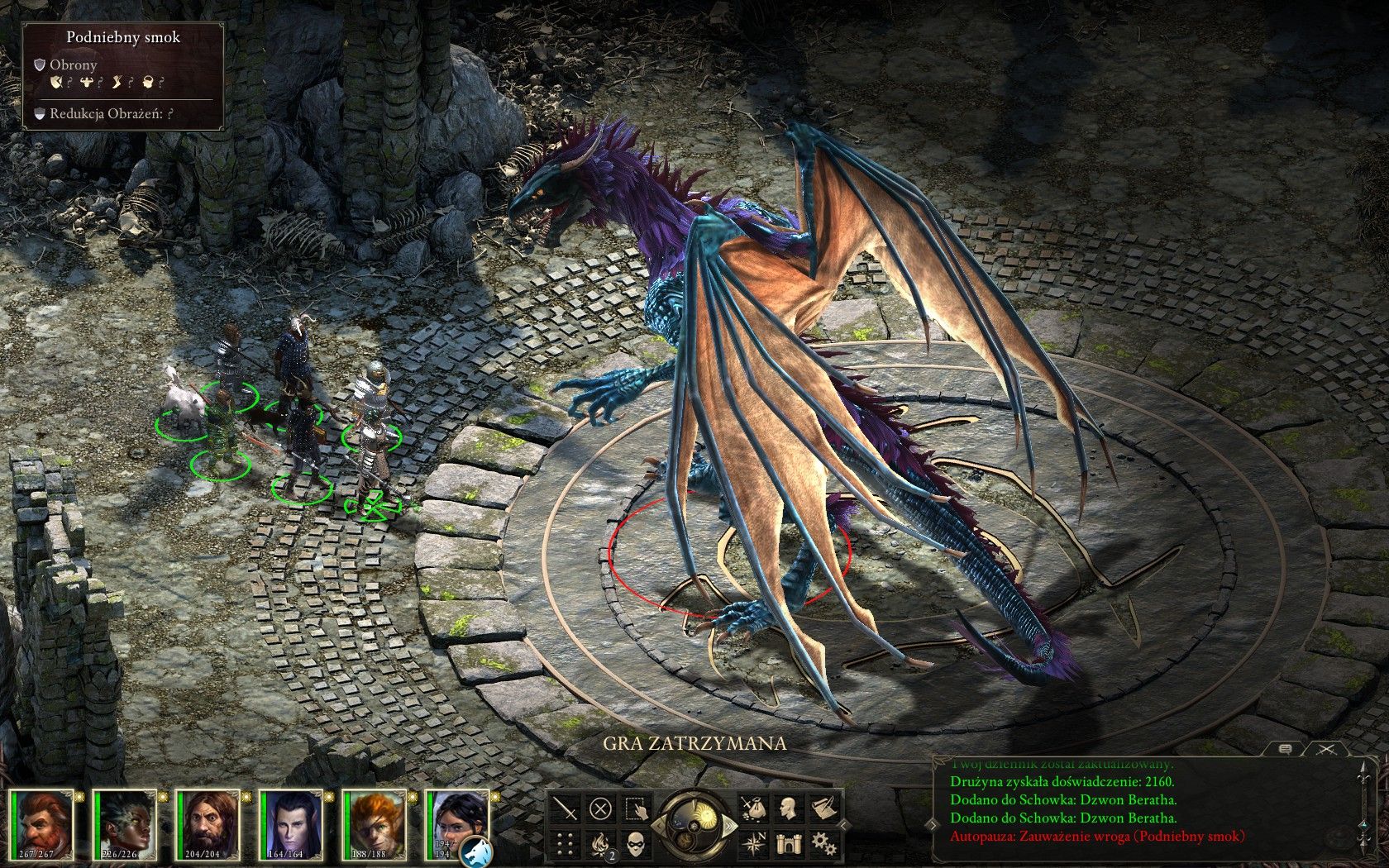The image size is (1389, 868).
Task: Choose the select-all party button
Action: tap(635, 808)
